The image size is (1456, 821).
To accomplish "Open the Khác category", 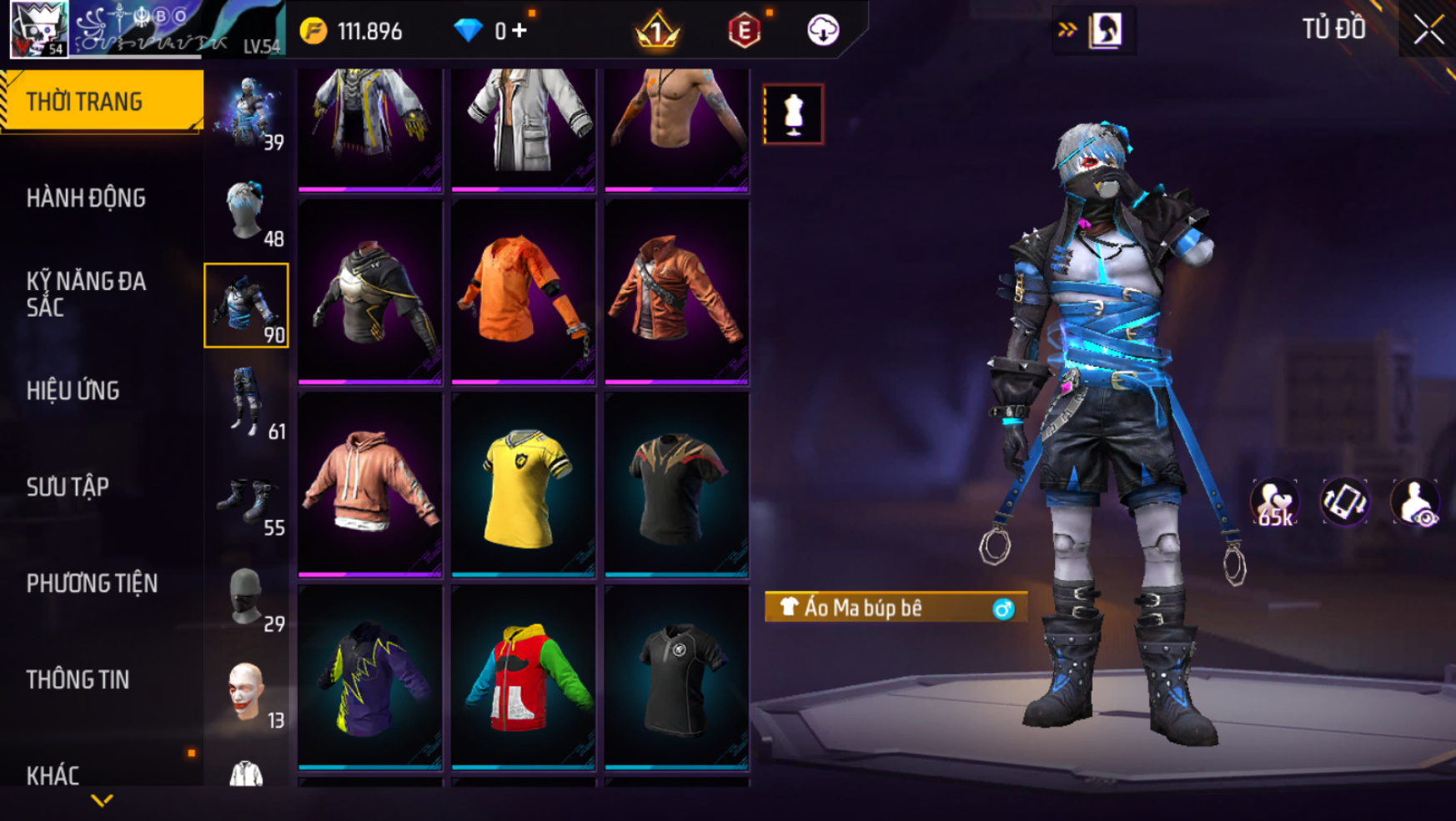I will [x=53, y=775].
